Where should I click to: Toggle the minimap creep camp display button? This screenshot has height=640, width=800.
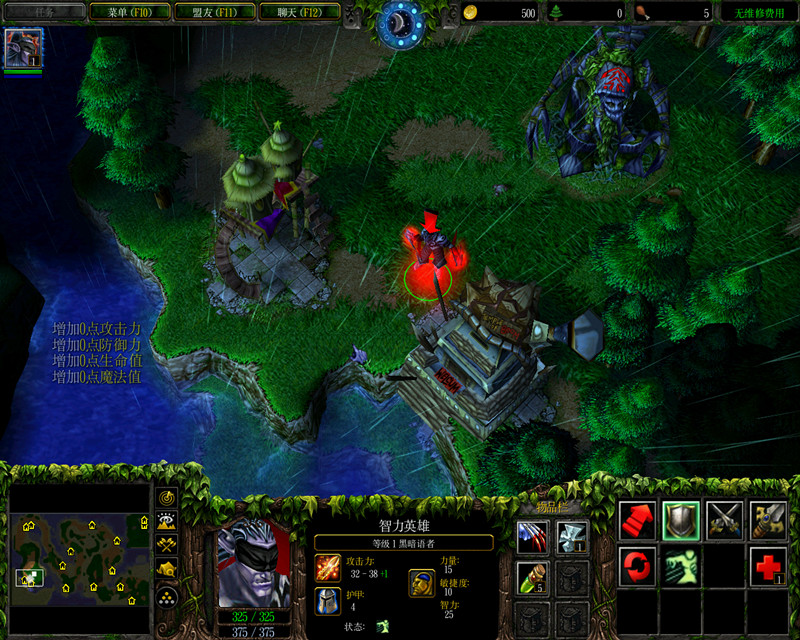166,569
